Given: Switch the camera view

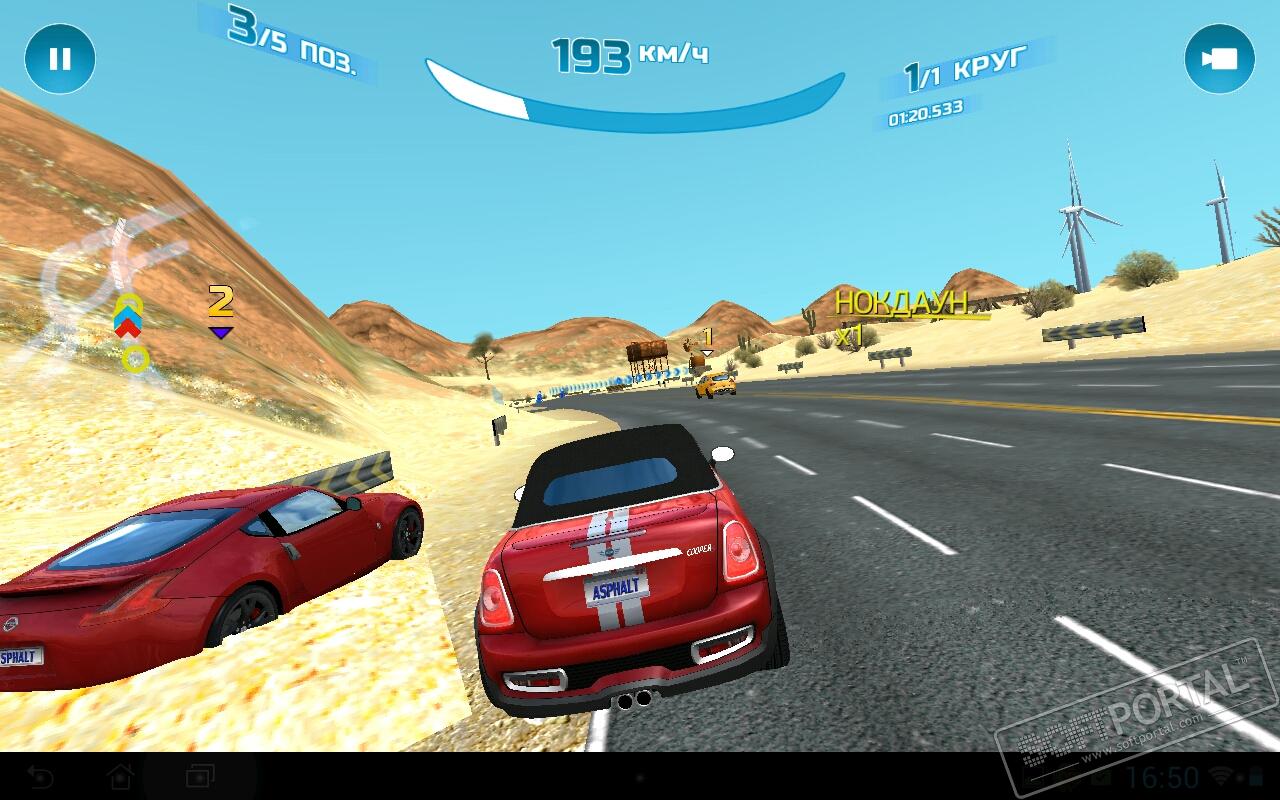Looking at the screenshot, I should click(1219, 59).
